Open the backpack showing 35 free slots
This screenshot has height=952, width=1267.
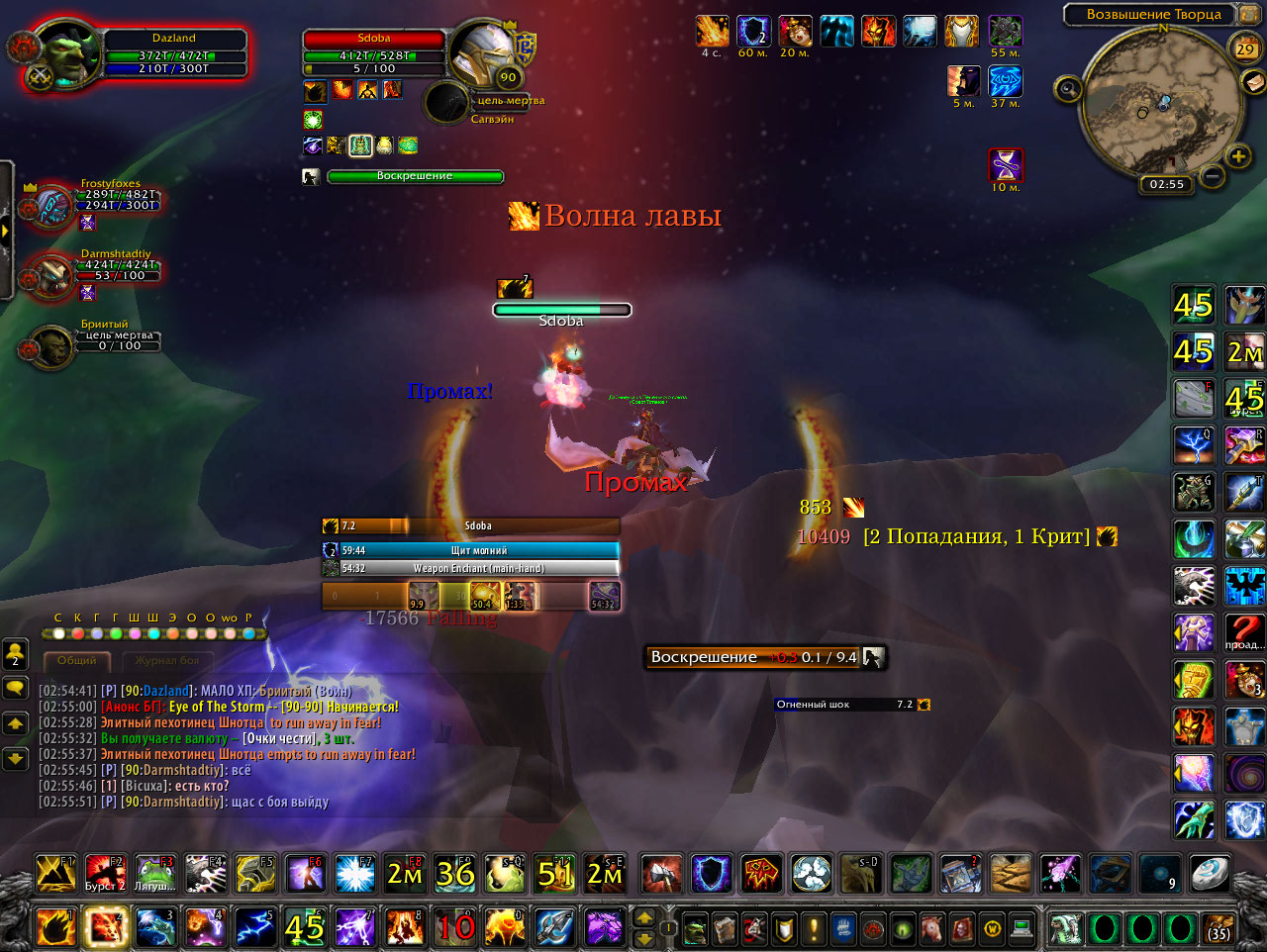coord(1218,929)
